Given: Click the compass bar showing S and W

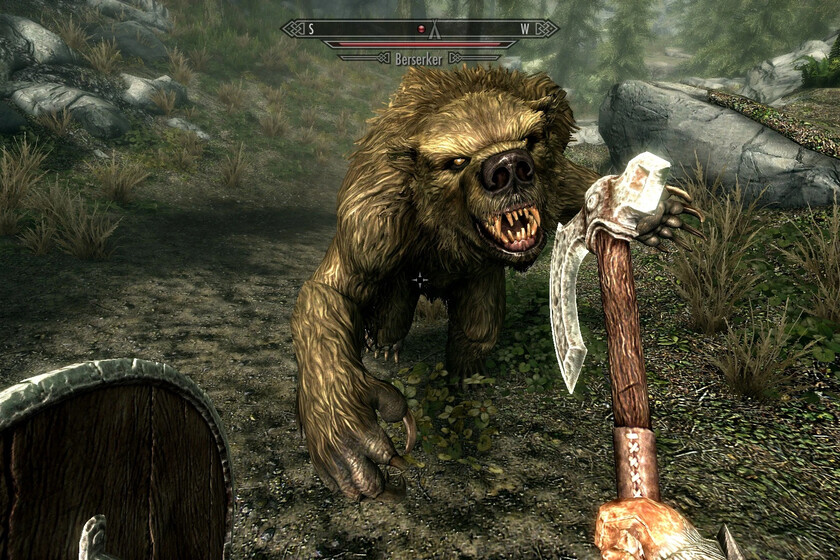Looking at the screenshot, I should pos(419,28).
